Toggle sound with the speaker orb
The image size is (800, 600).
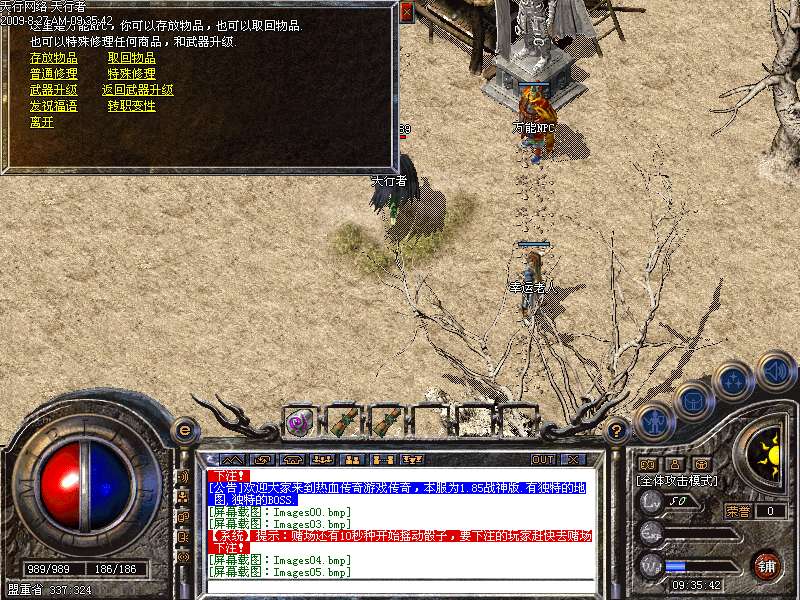pyautogui.click(x=775, y=372)
